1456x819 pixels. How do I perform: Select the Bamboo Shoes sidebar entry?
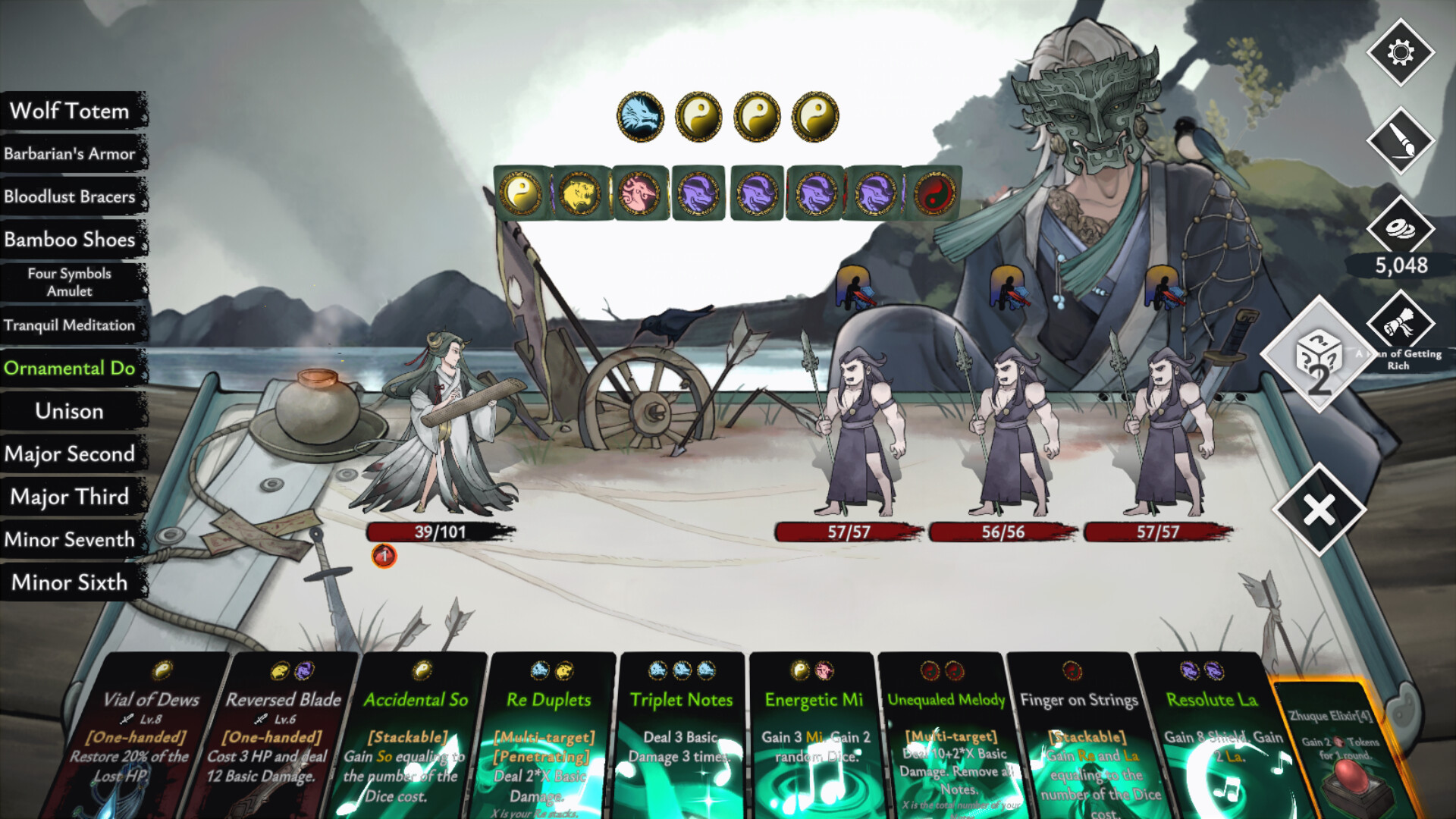coord(71,239)
